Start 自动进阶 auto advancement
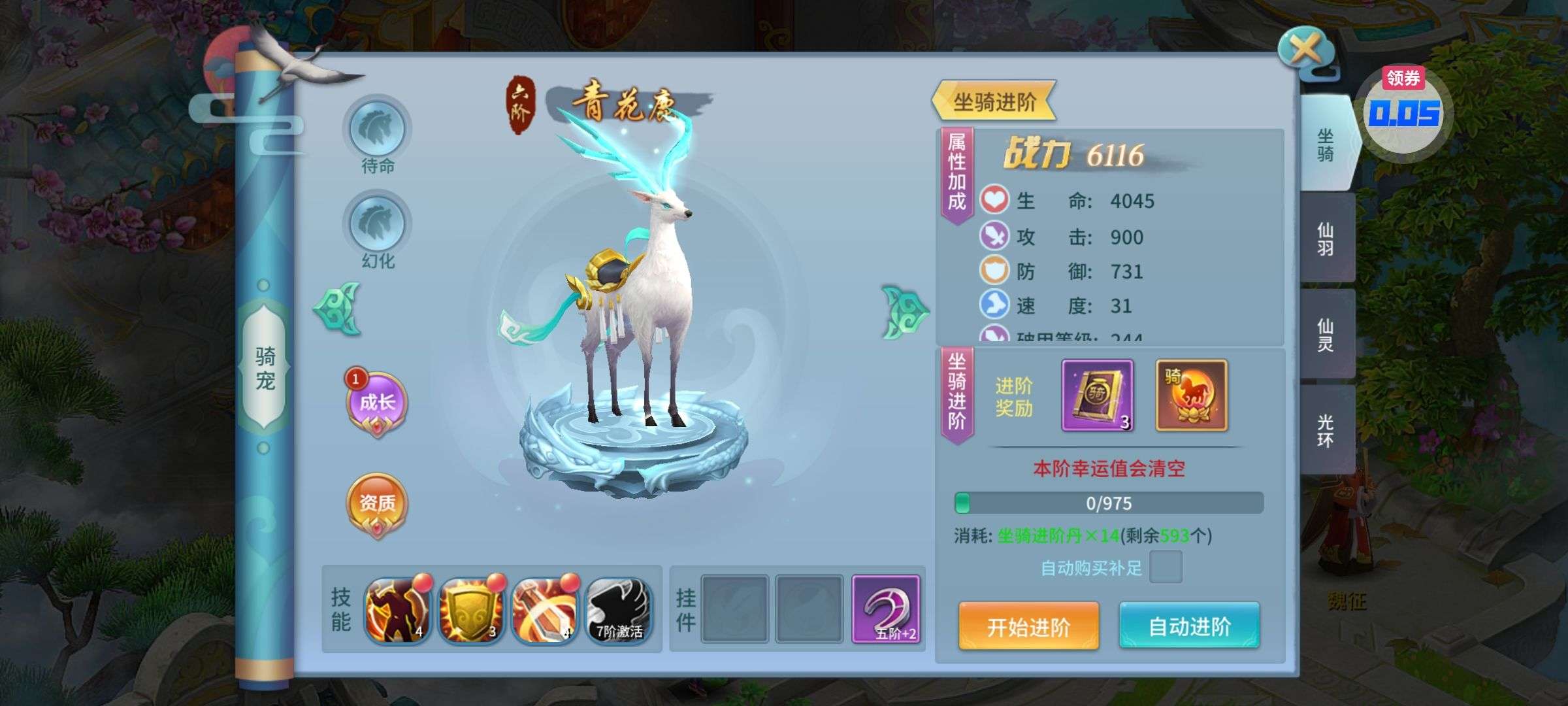This screenshot has height=706, width=1568. point(1189,626)
